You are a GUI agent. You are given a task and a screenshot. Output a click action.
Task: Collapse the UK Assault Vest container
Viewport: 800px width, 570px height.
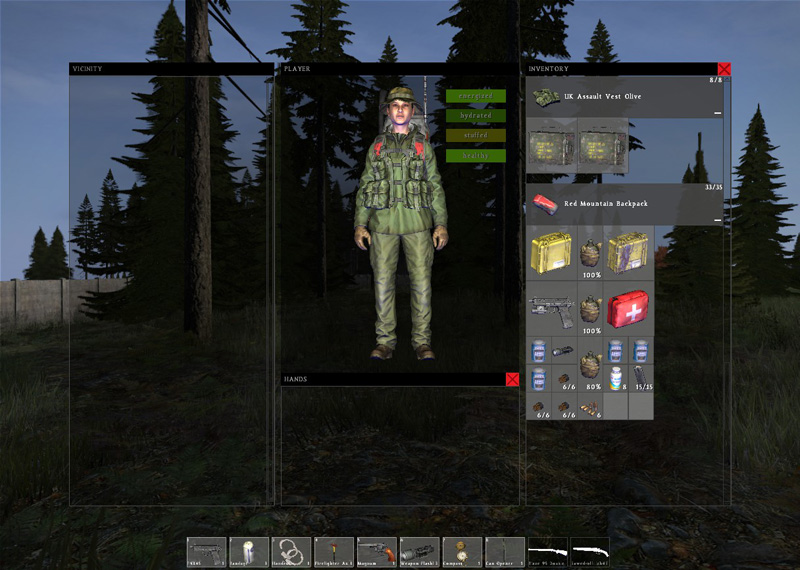coord(718,113)
